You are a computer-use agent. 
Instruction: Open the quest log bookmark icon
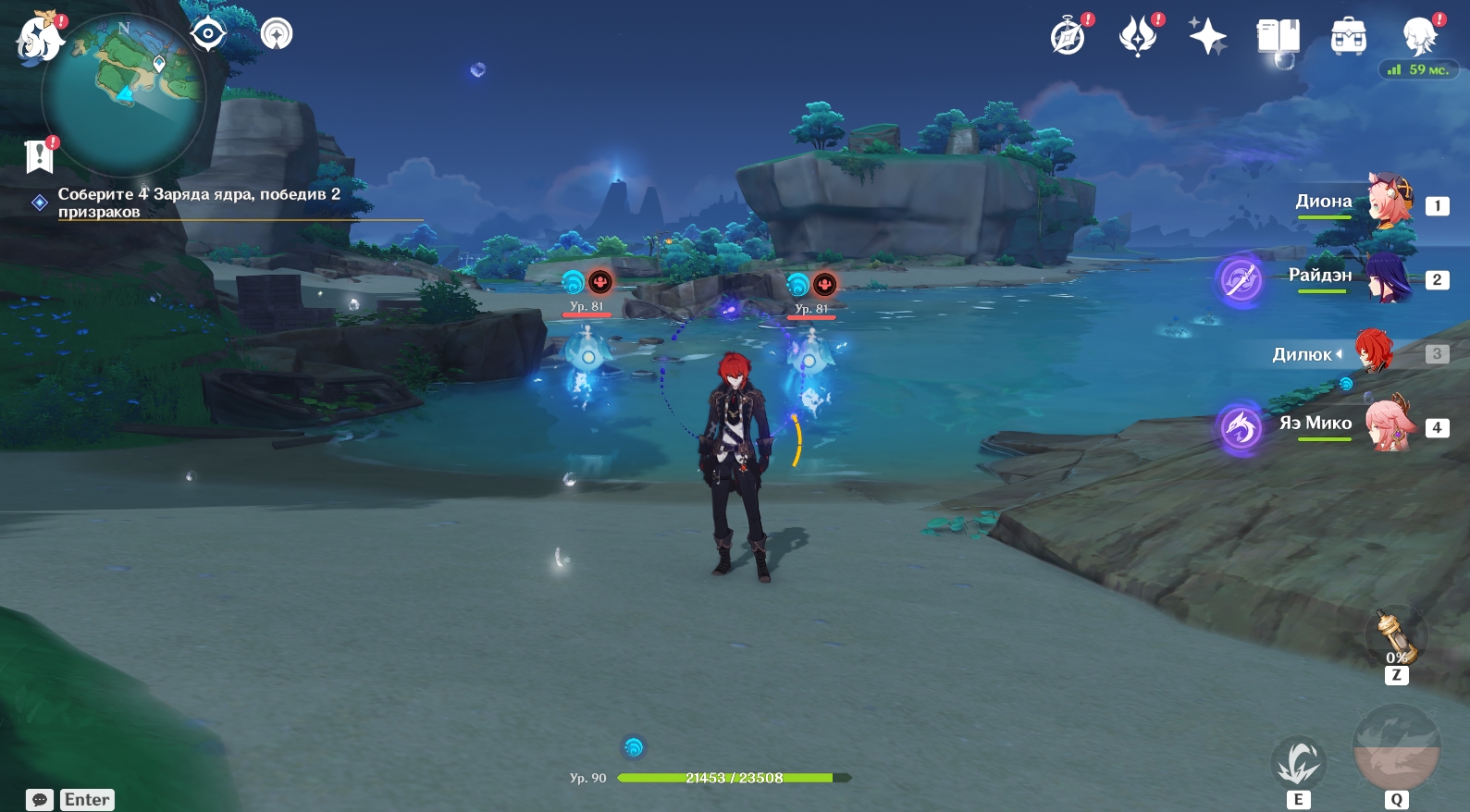tap(39, 155)
